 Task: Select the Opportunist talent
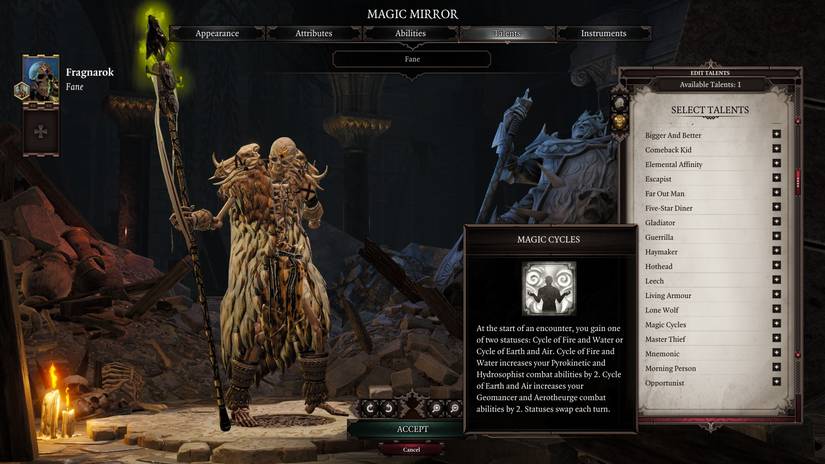(776, 383)
